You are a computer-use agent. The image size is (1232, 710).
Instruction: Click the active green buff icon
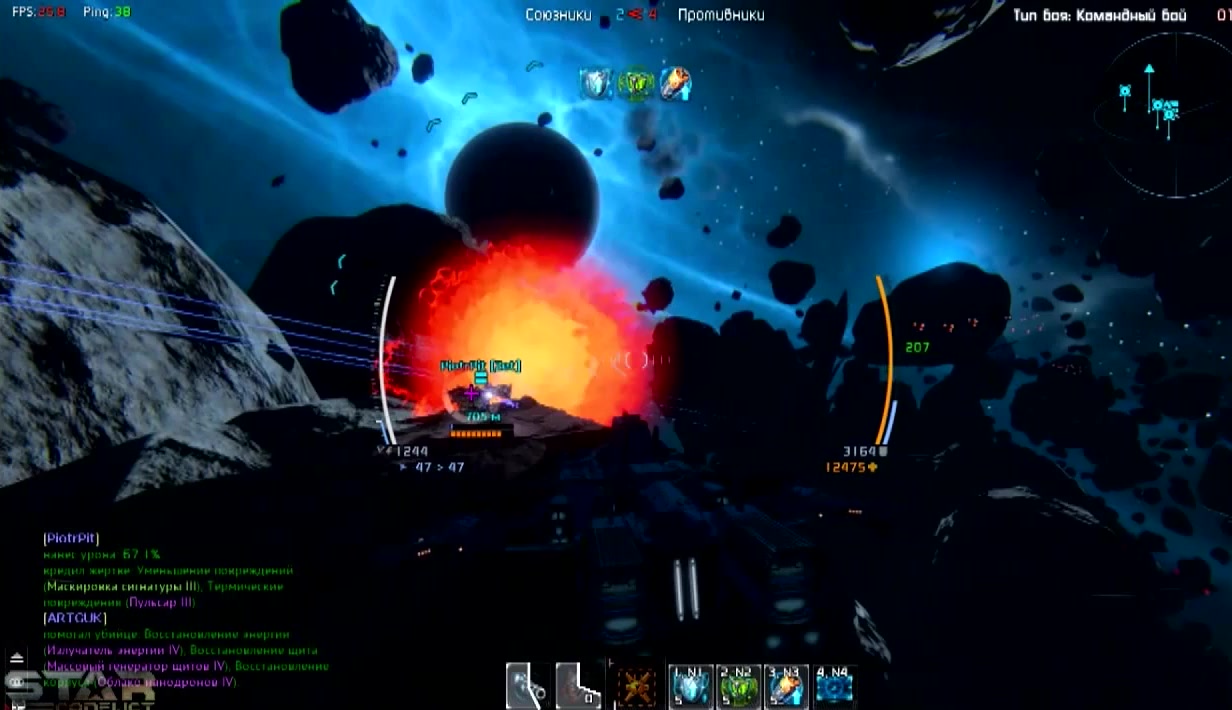(x=635, y=84)
